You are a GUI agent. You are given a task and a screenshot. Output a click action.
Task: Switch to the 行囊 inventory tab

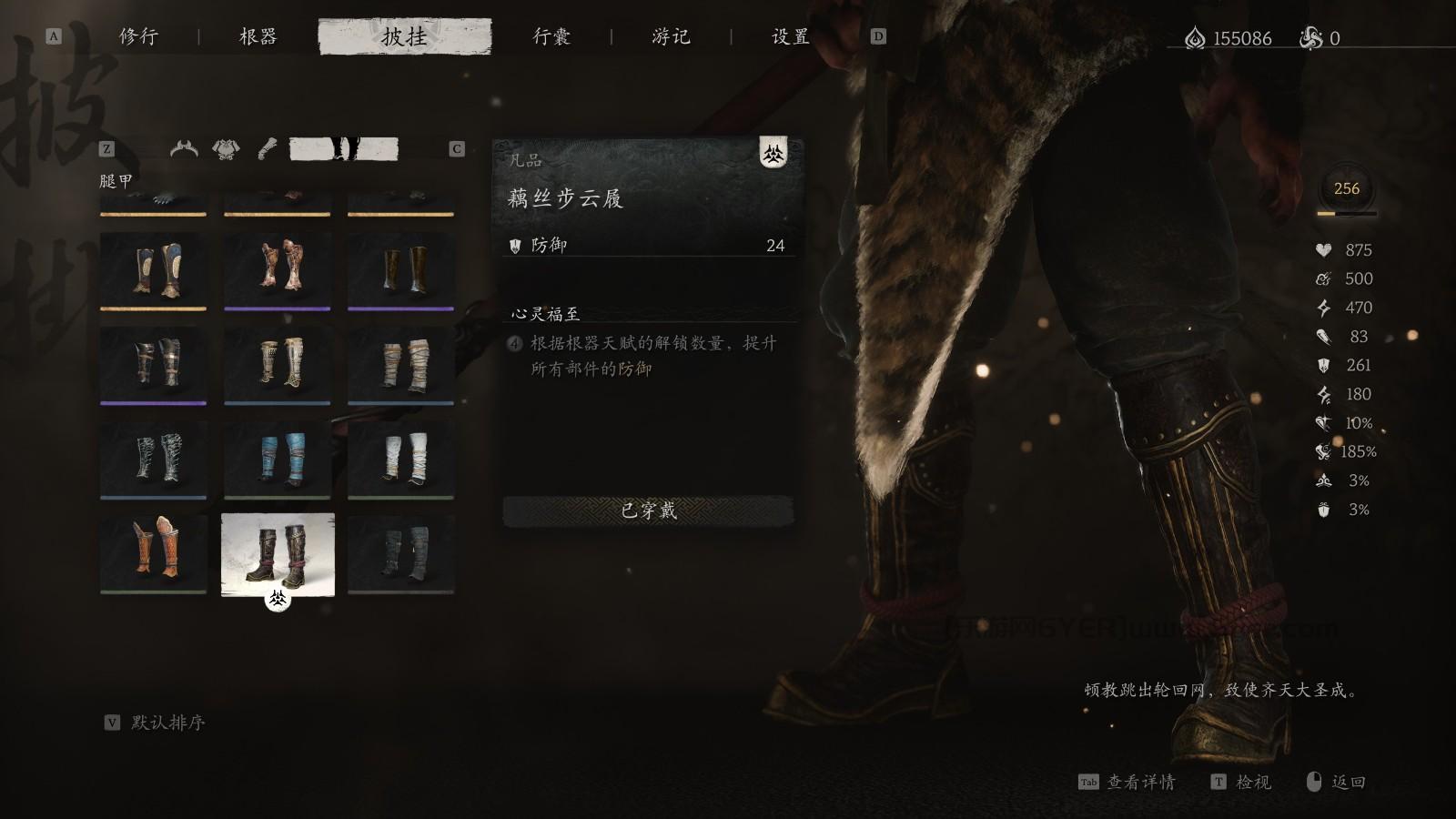point(551,37)
